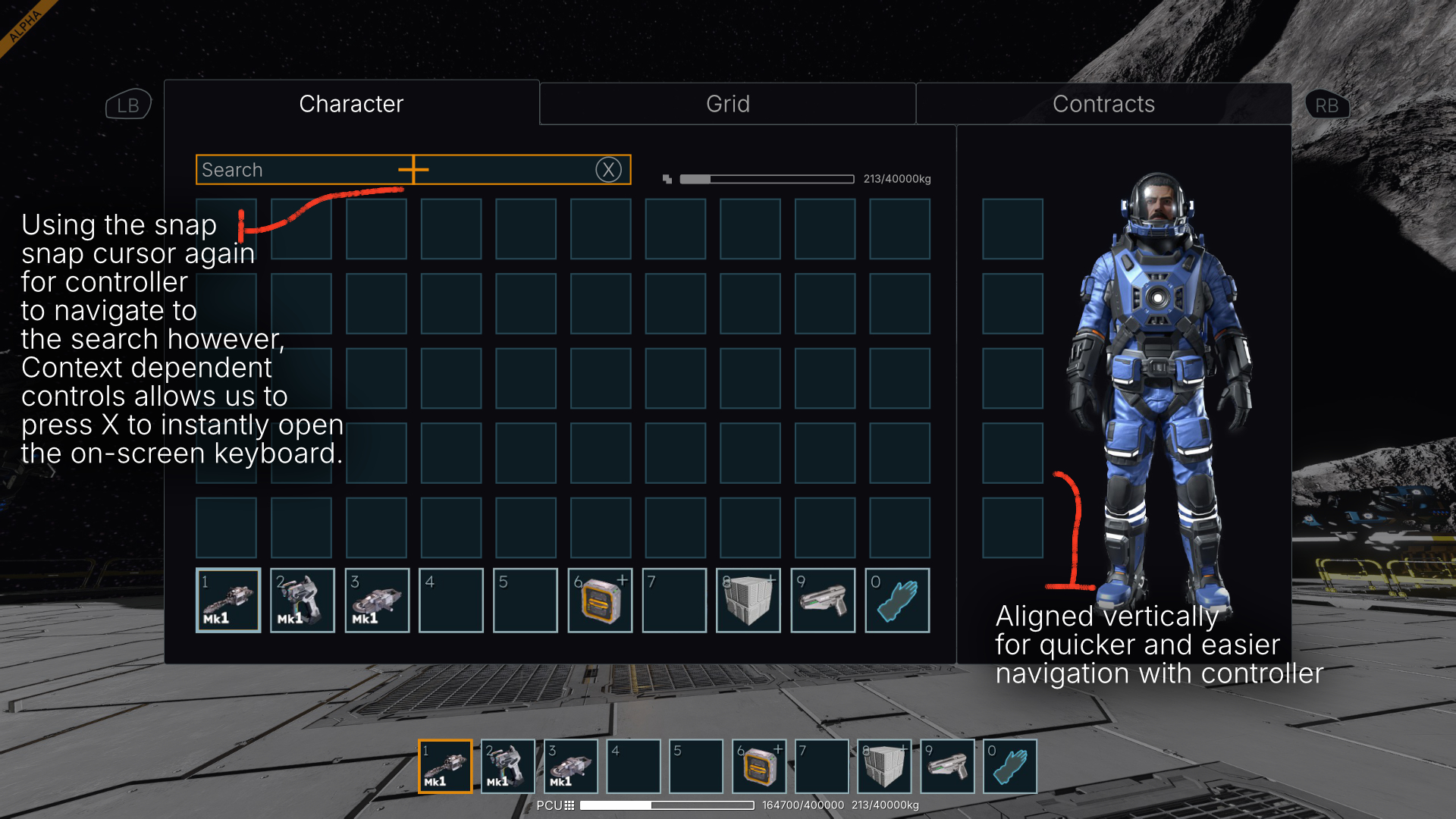Select the Character tab
The width and height of the screenshot is (1456, 819).
351,104
